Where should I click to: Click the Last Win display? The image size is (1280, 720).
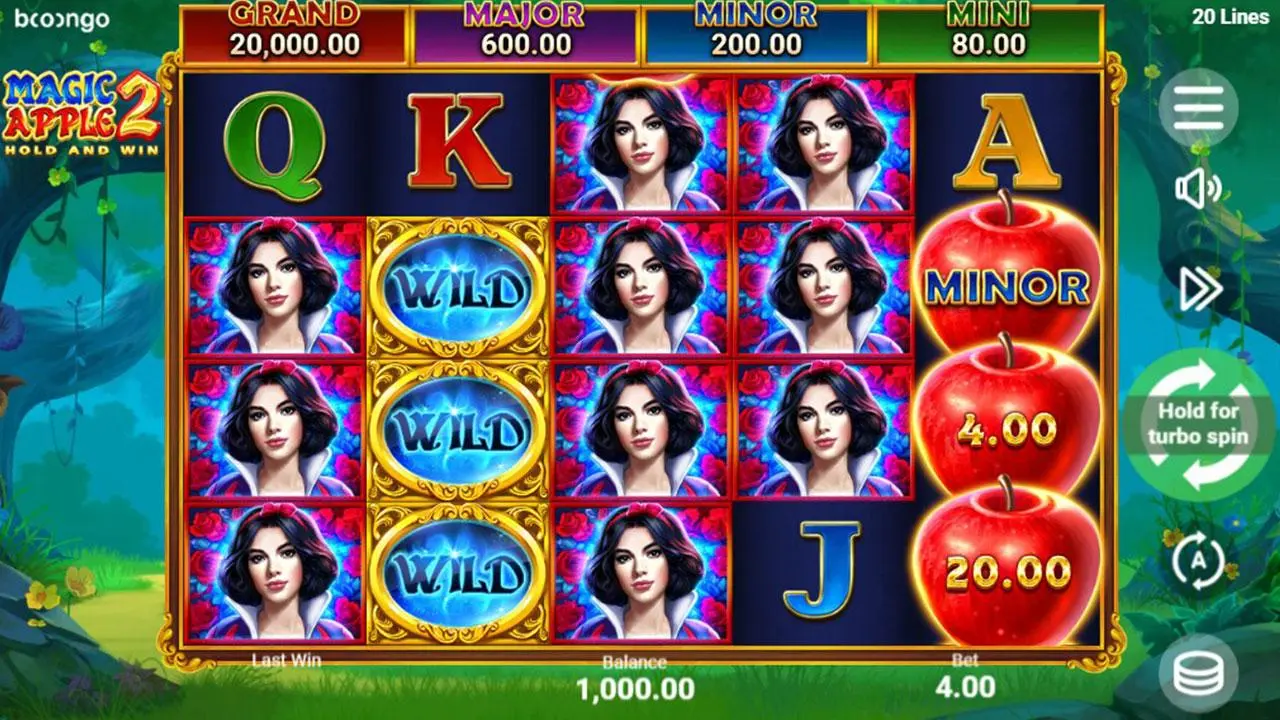coord(287,661)
